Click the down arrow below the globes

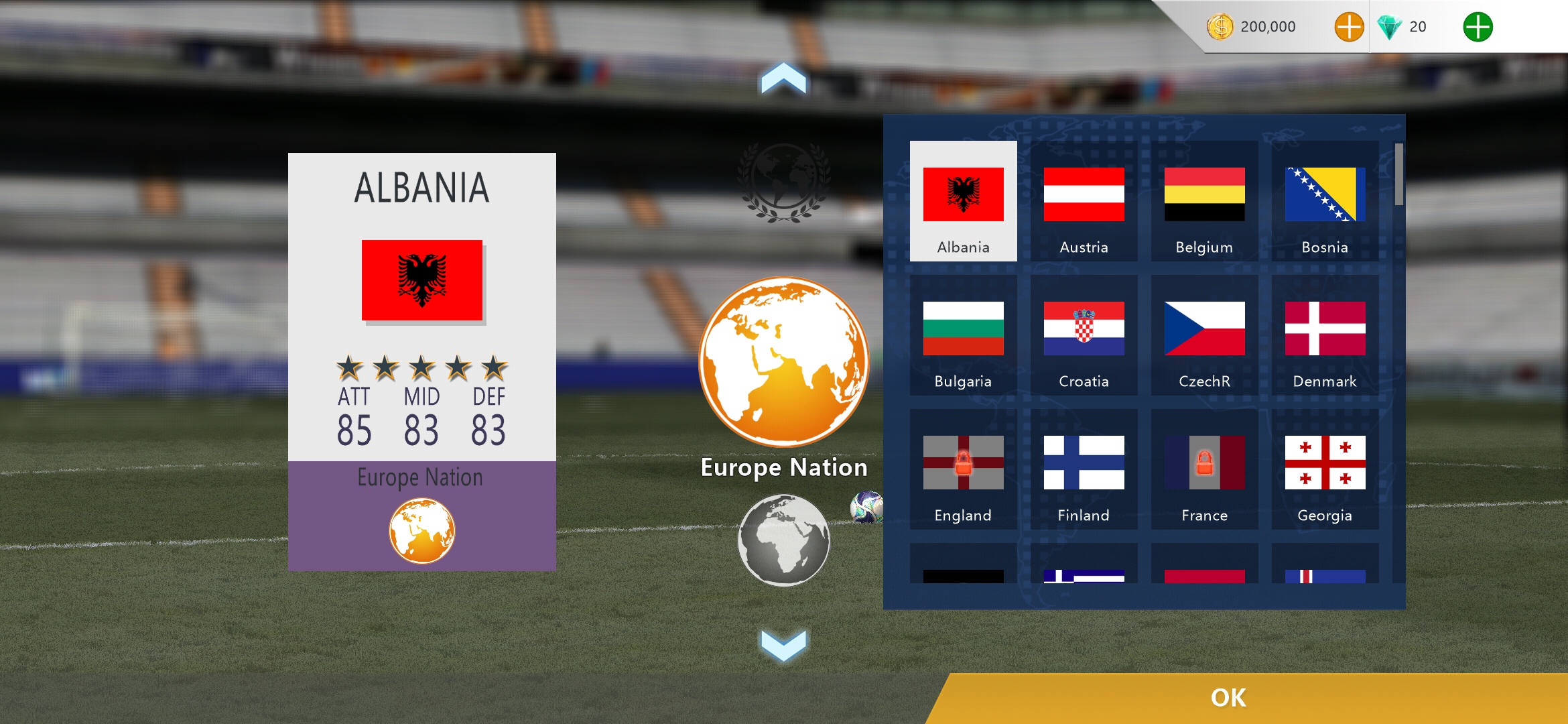(x=783, y=644)
